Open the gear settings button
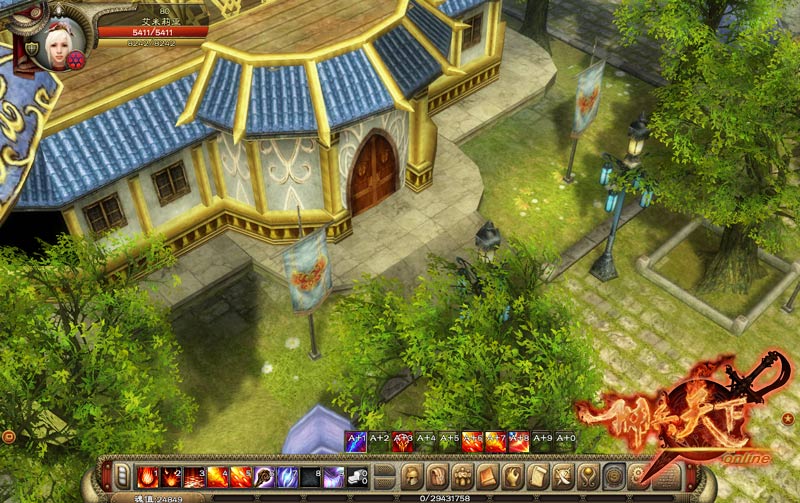 pyautogui.click(x=639, y=475)
